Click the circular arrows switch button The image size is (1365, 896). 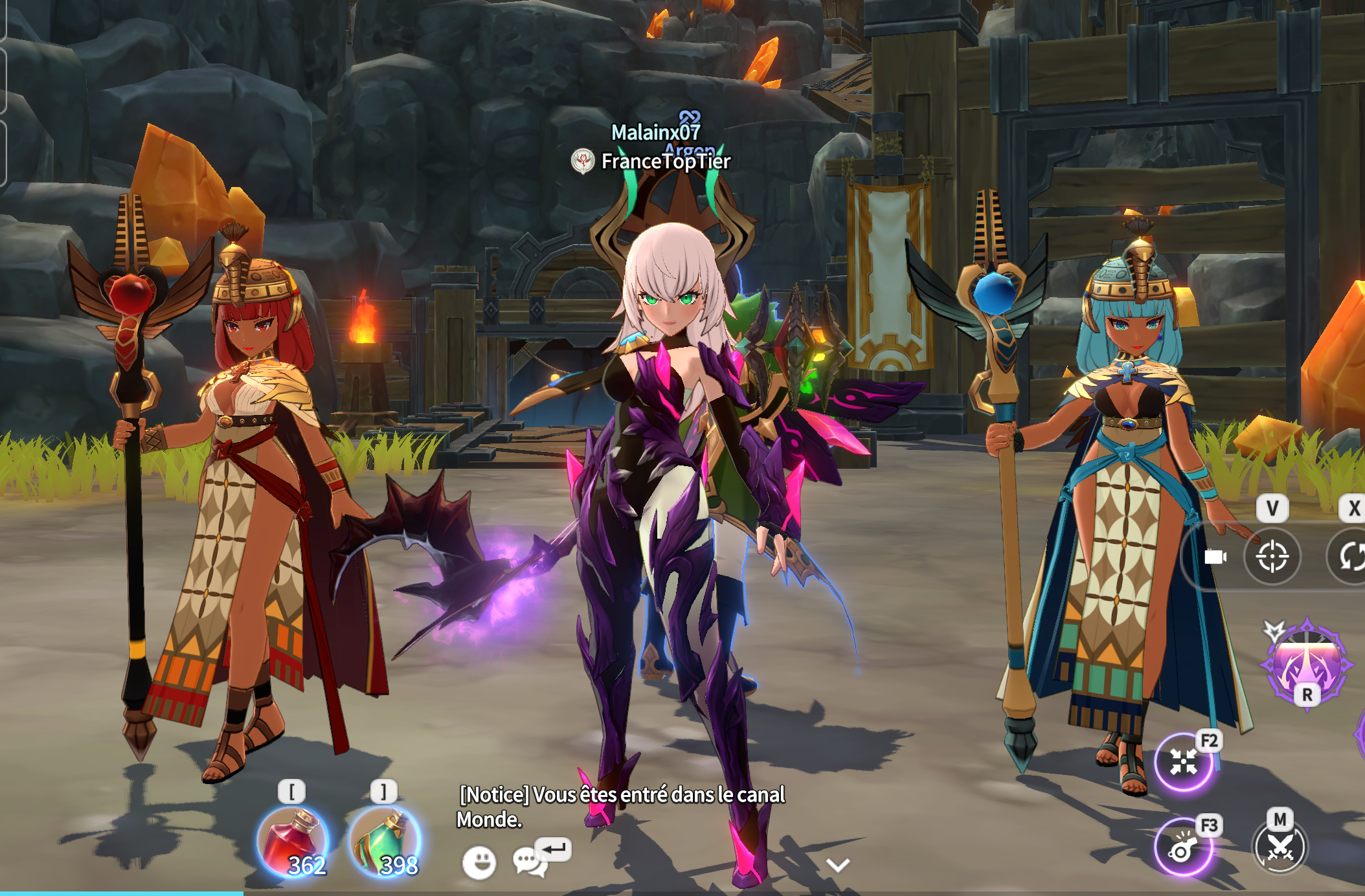point(1352,557)
